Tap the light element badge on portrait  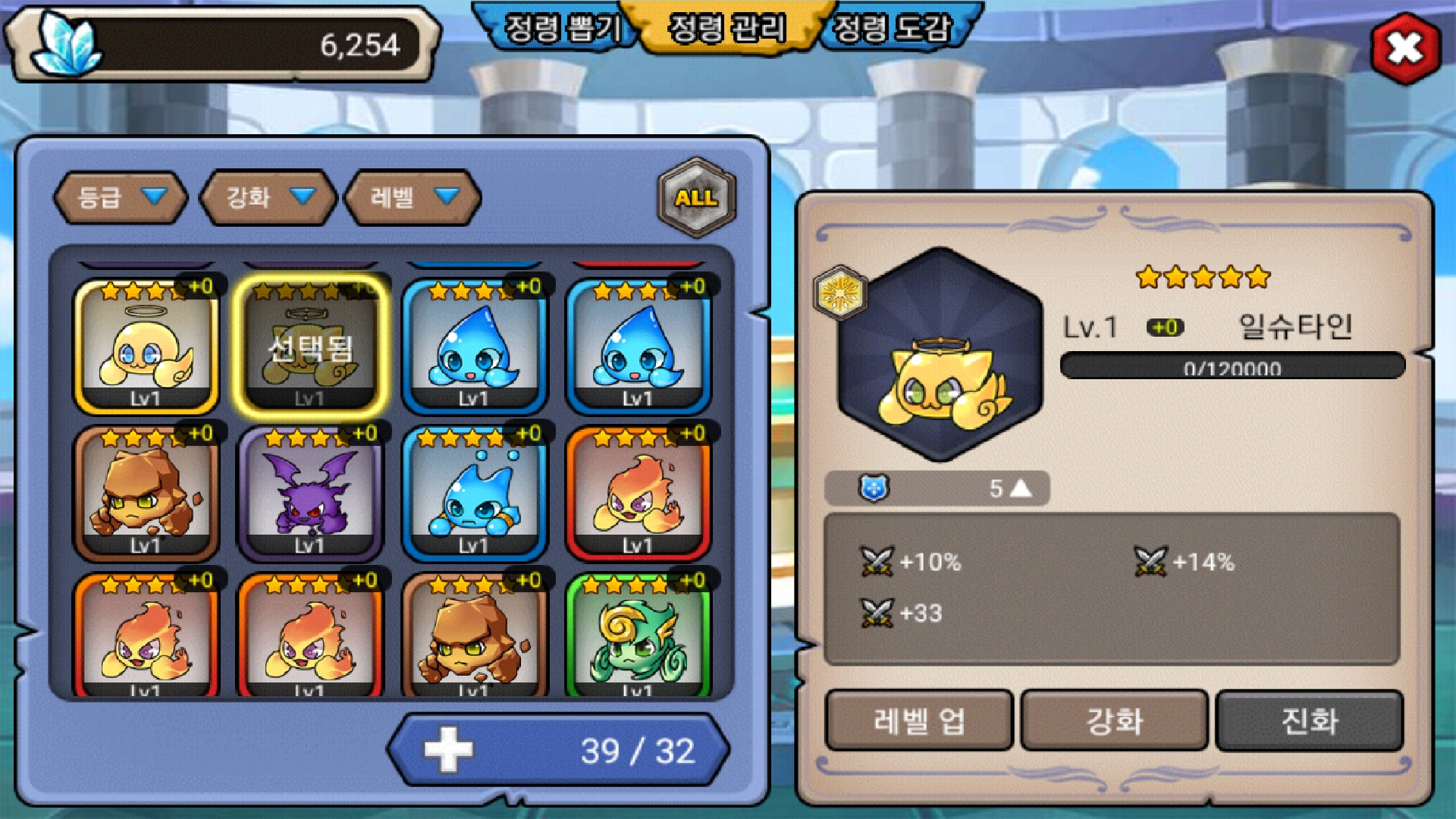(839, 292)
